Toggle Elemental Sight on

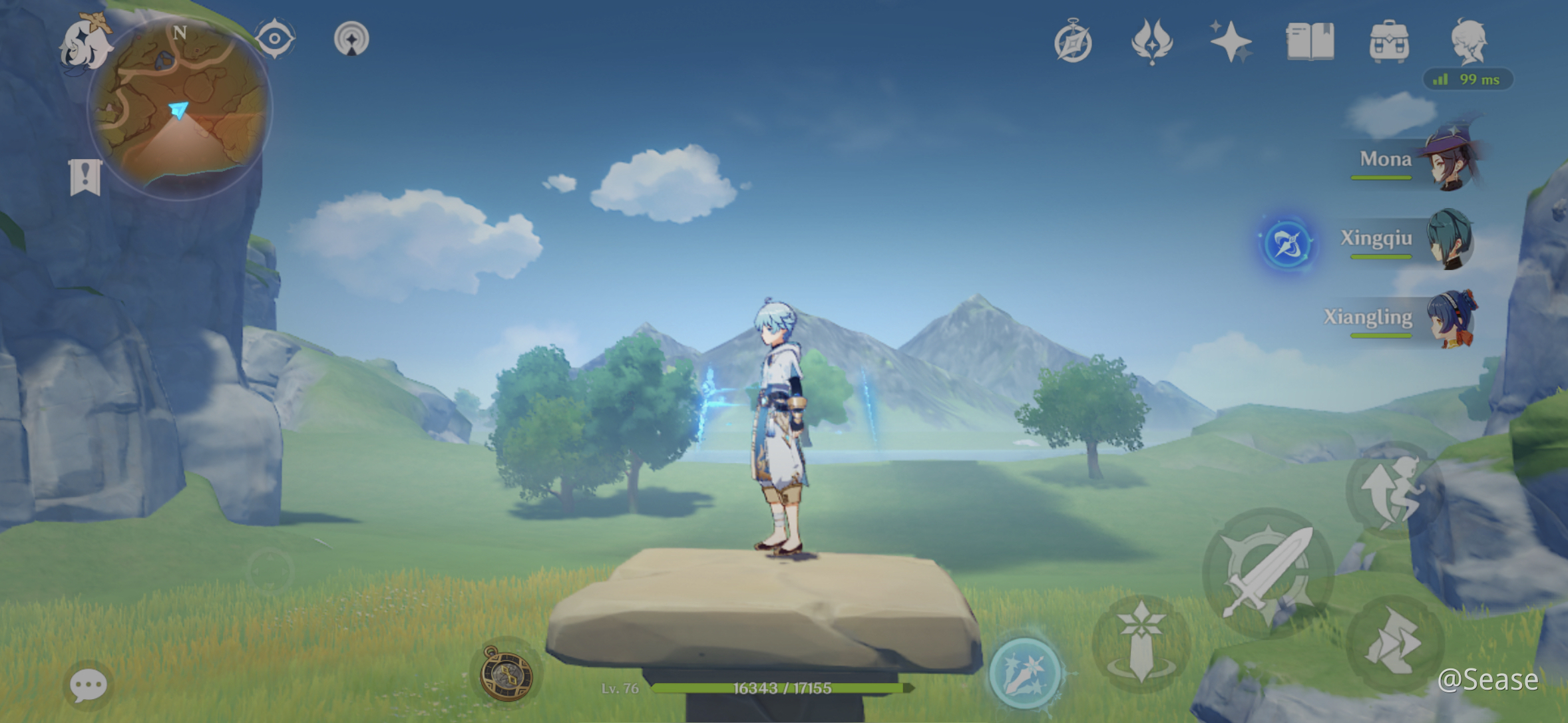[274, 39]
